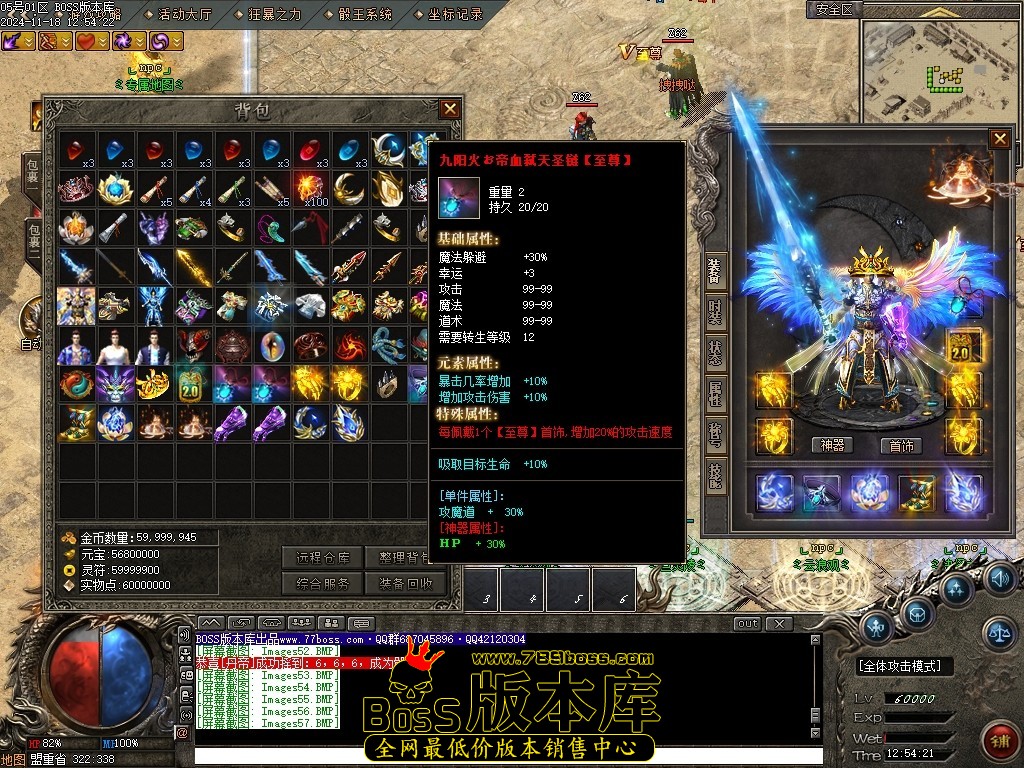The image size is (1024, 768).
Task: Select the equipped necklace pendant slot
Action: tap(963, 300)
